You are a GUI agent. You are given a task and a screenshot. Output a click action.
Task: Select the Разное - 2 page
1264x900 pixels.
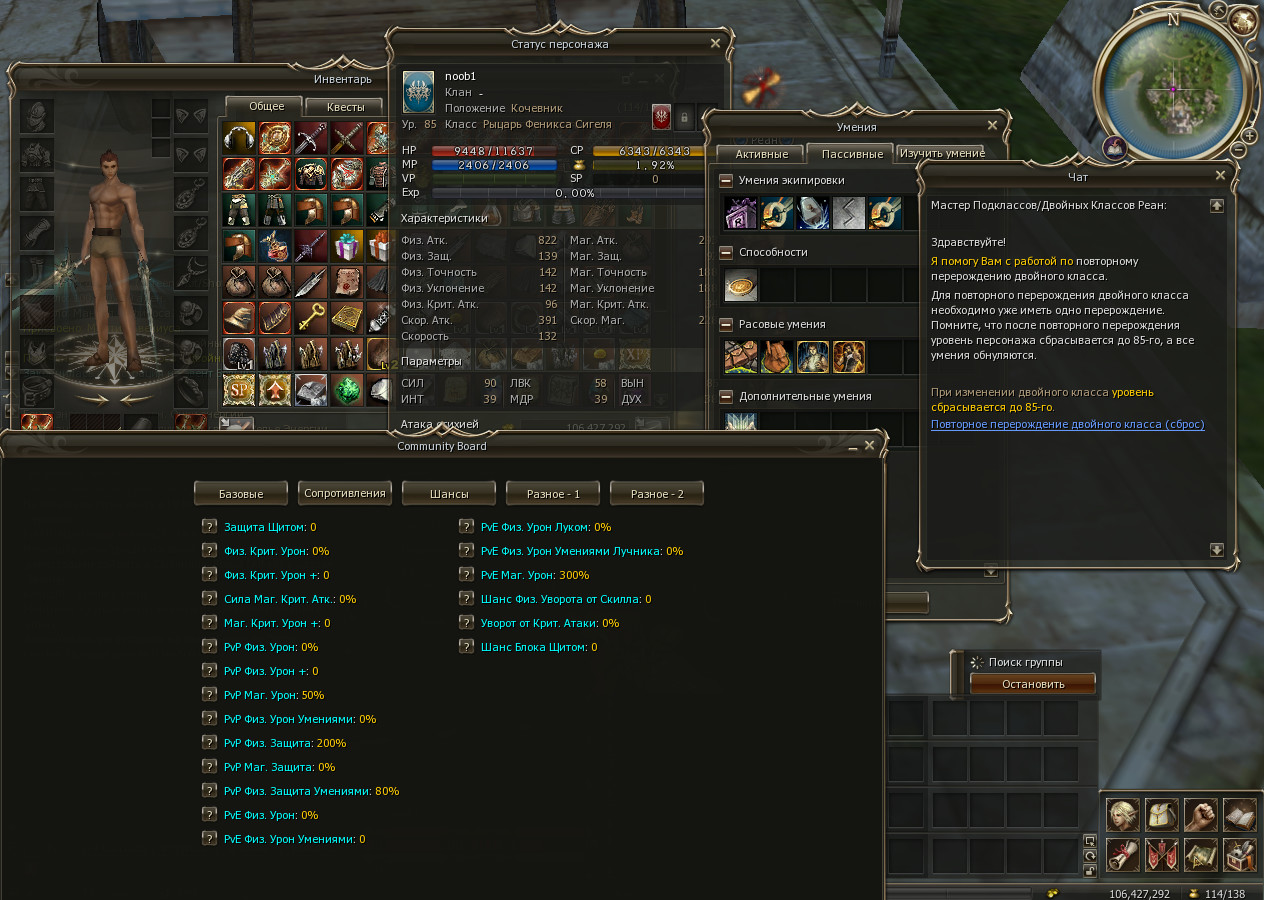pyautogui.click(x=657, y=493)
